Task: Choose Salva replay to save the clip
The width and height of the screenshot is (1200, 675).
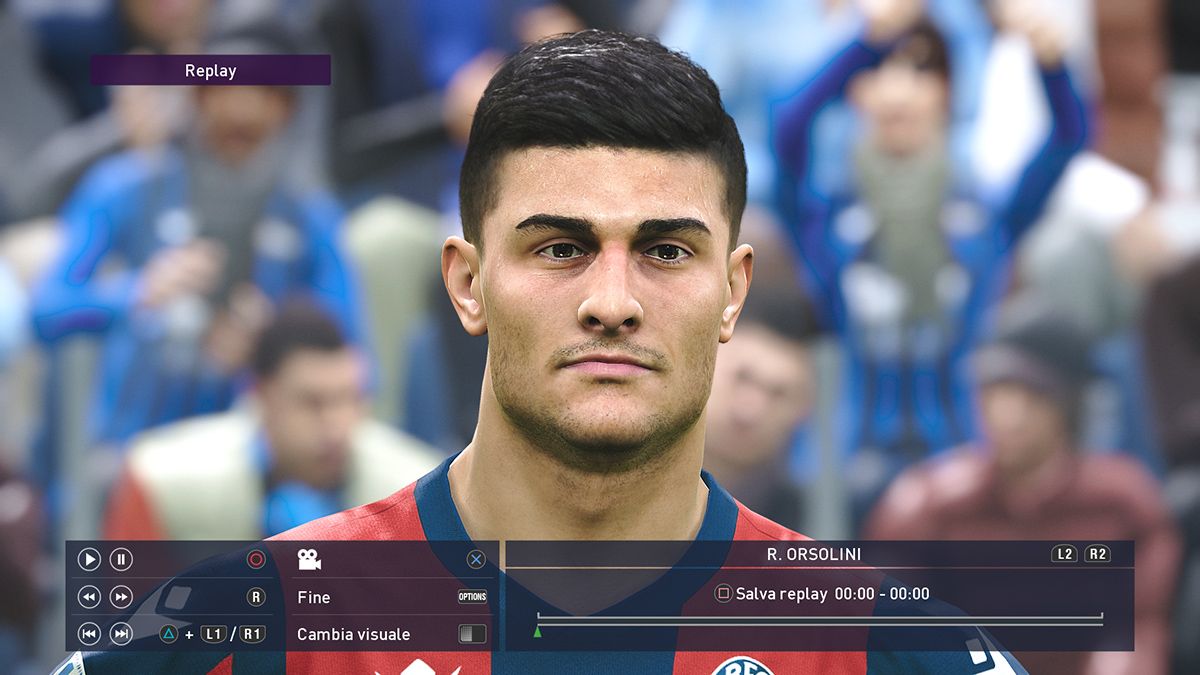Action: click(781, 594)
